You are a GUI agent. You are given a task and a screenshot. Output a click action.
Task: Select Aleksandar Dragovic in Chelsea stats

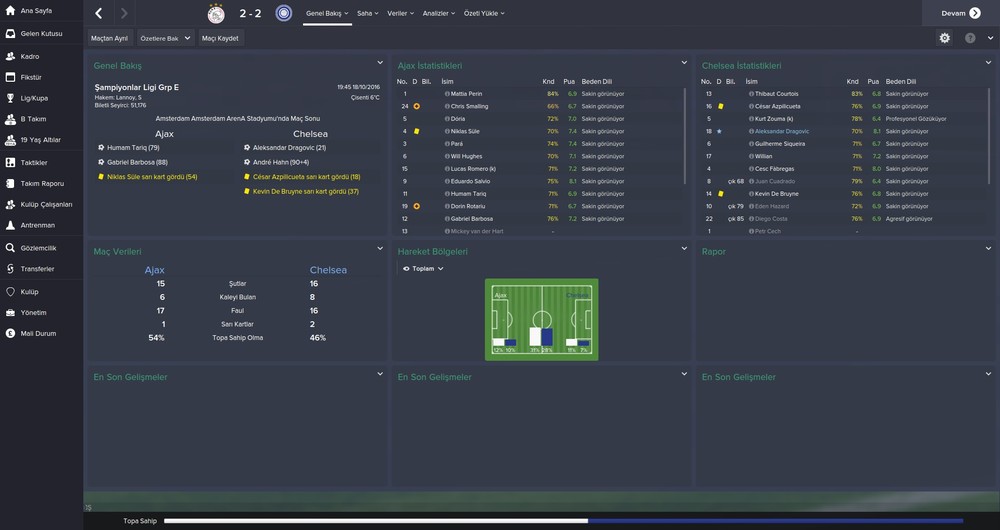pyautogui.click(x=782, y=131)
